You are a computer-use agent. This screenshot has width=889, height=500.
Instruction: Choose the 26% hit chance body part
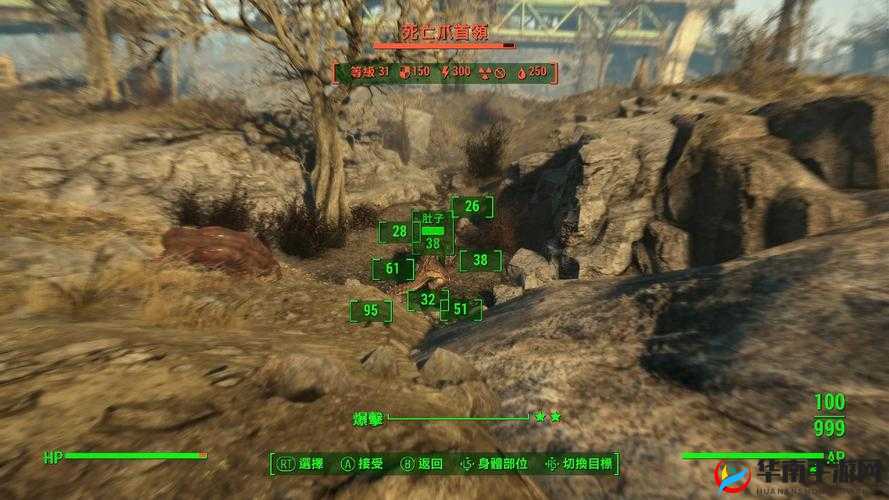(472, 208)
